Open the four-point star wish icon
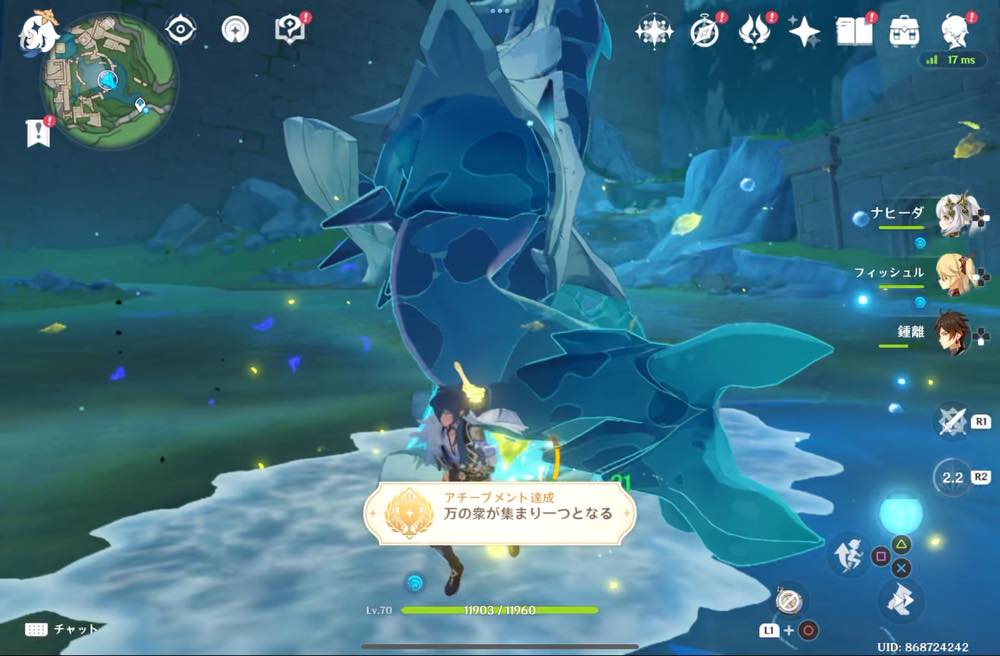 804,32
